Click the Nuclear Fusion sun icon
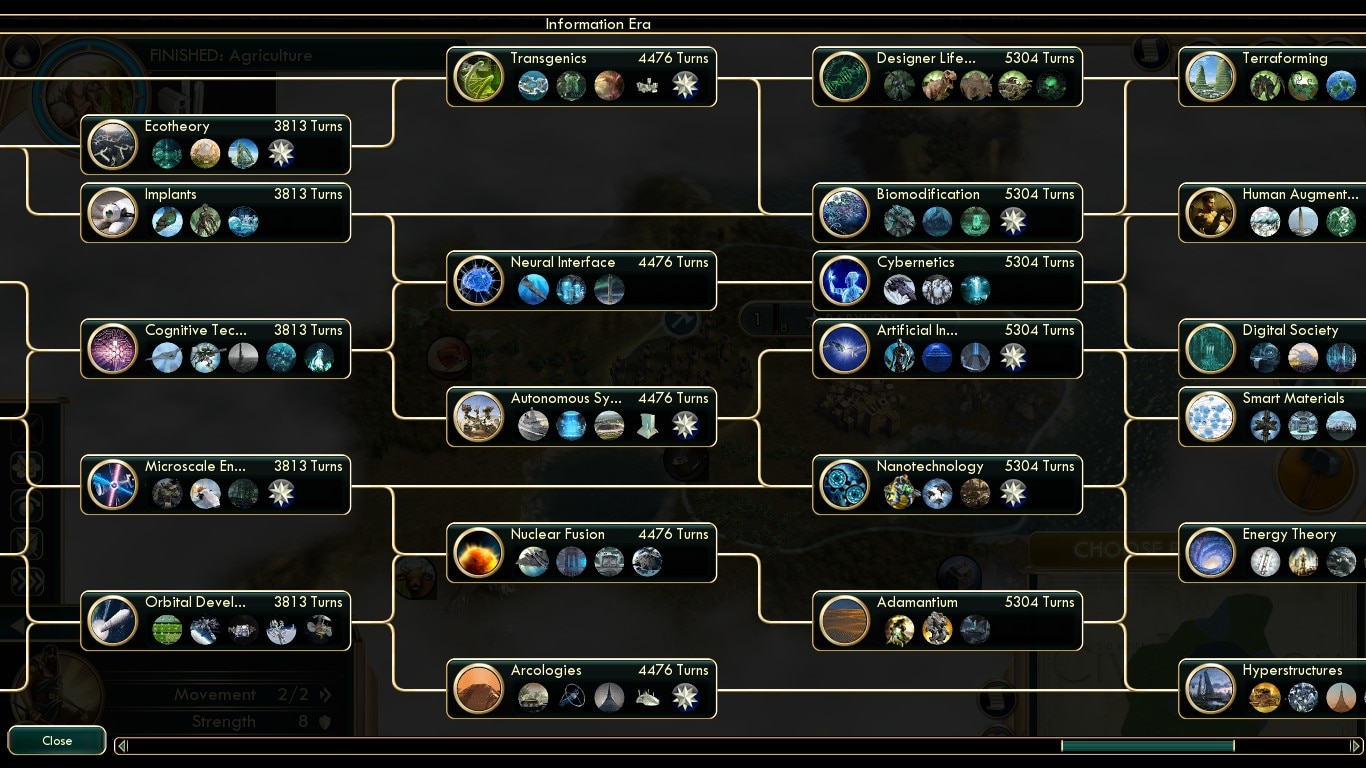1366x768 pixels. 478,551
